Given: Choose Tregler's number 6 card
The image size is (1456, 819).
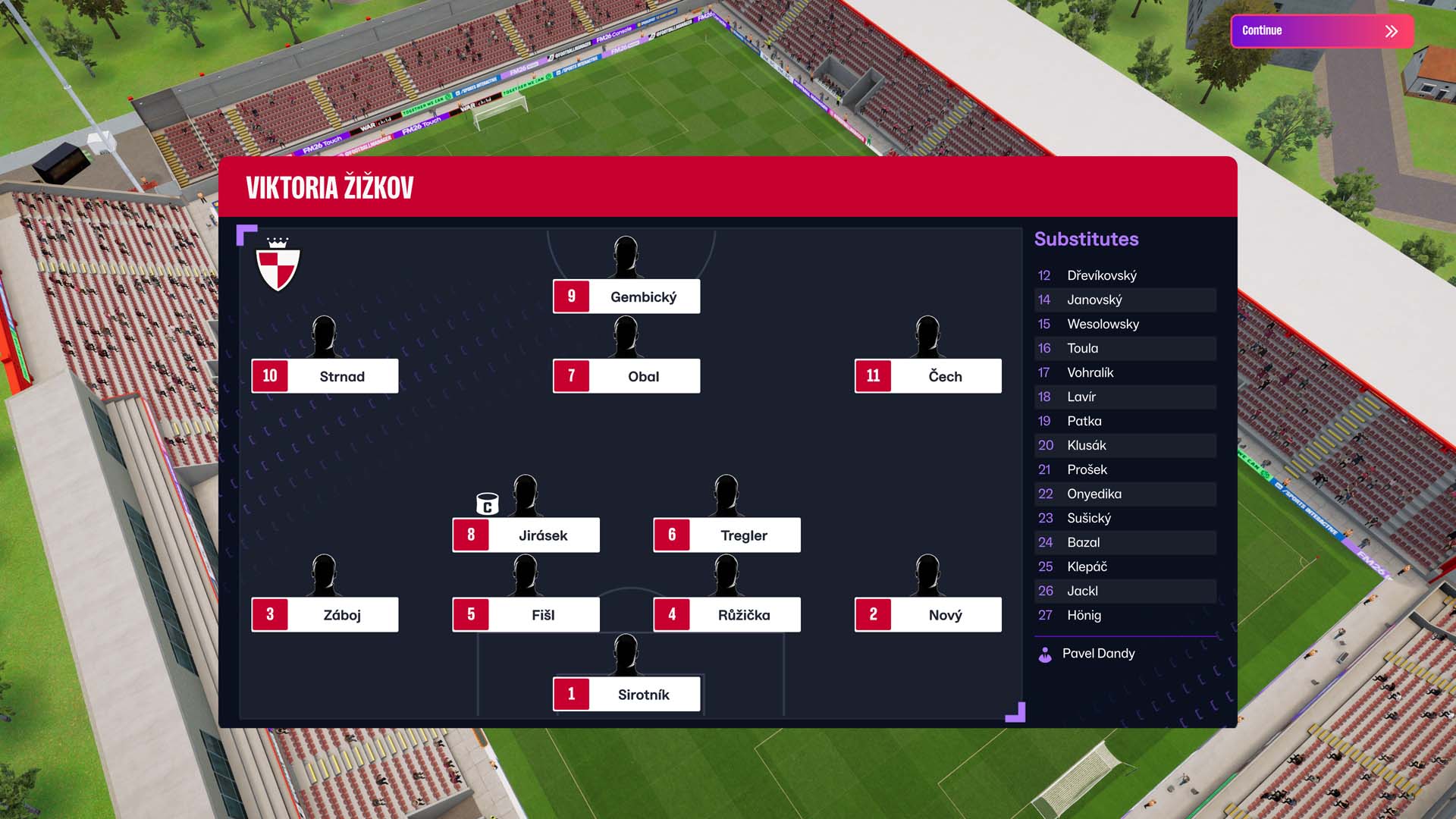Looking at the screenshot, I should 726,535.
